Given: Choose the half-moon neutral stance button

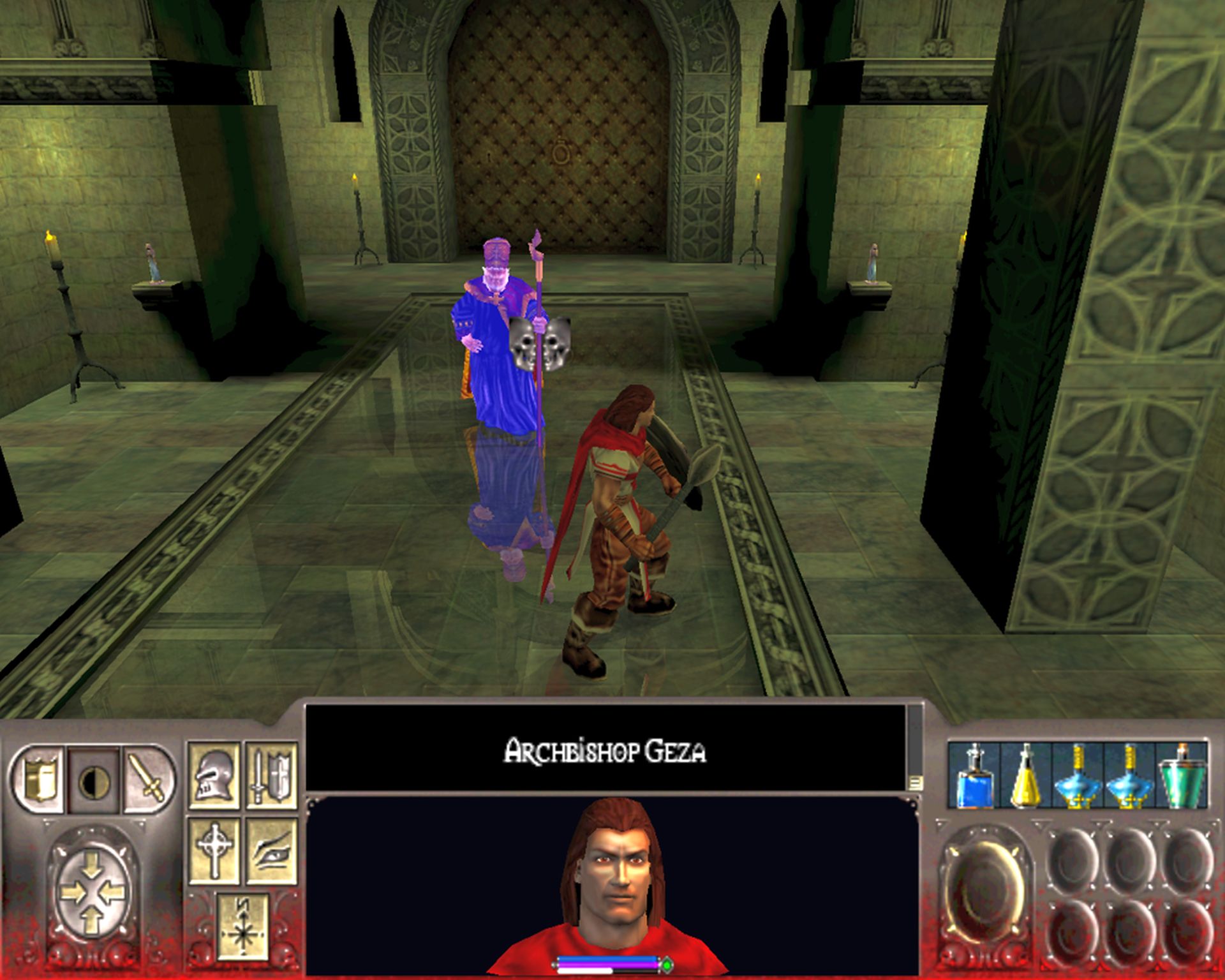Looking at the screenshot, I should [94, 780].
